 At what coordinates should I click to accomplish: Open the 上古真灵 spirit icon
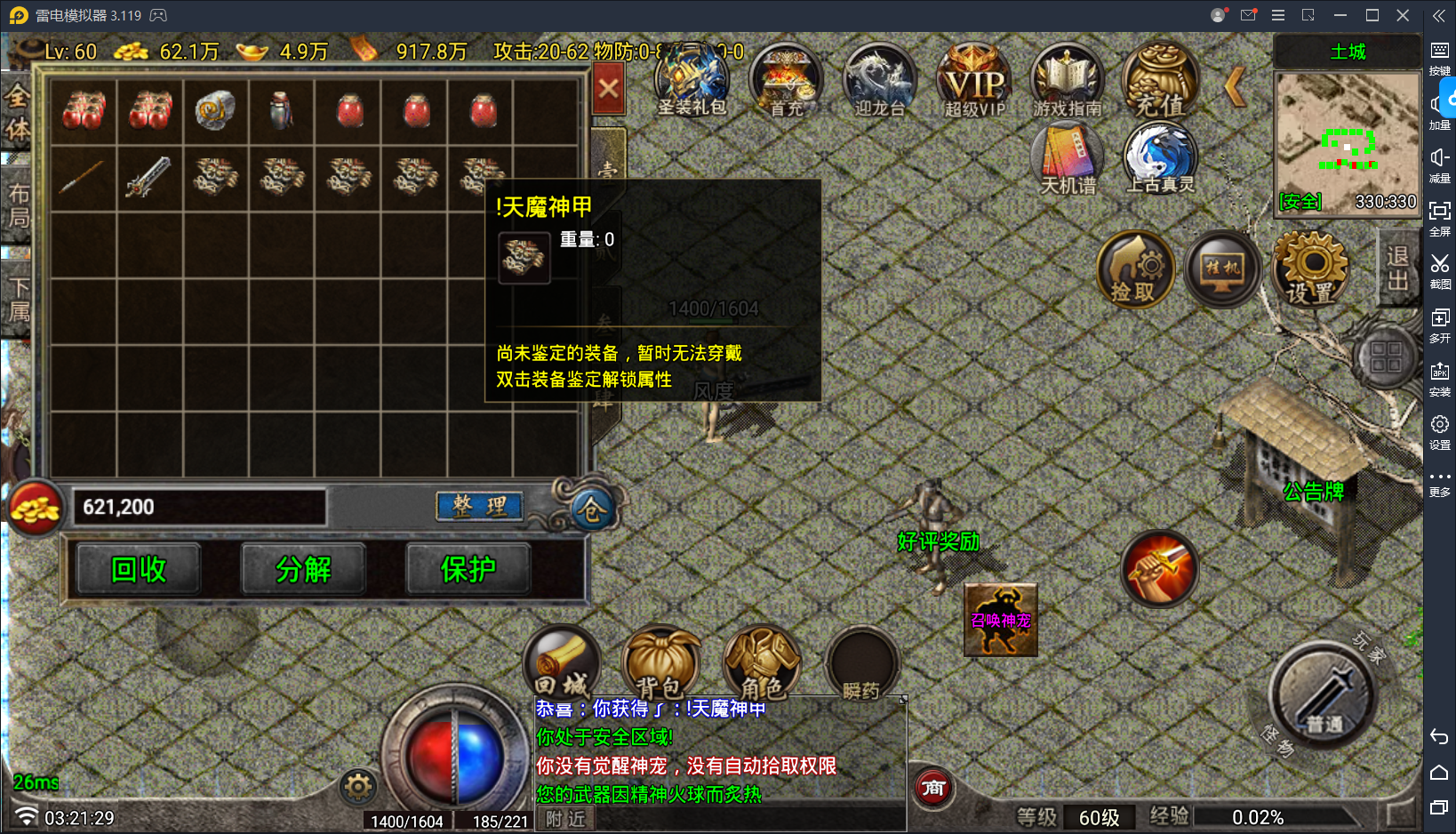click(1160, 158)
